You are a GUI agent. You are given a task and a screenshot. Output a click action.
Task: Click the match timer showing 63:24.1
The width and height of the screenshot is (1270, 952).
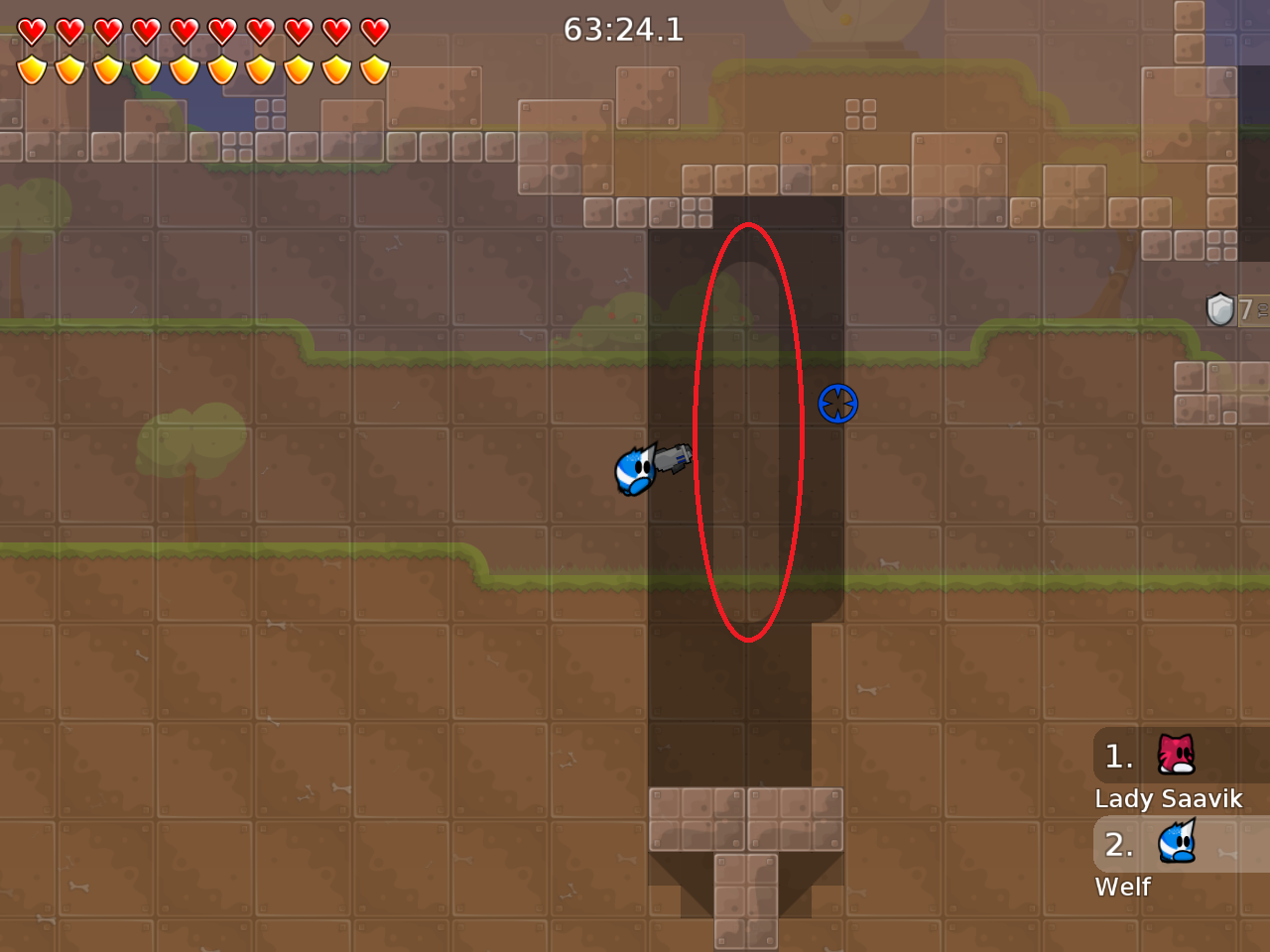(623, 30)
